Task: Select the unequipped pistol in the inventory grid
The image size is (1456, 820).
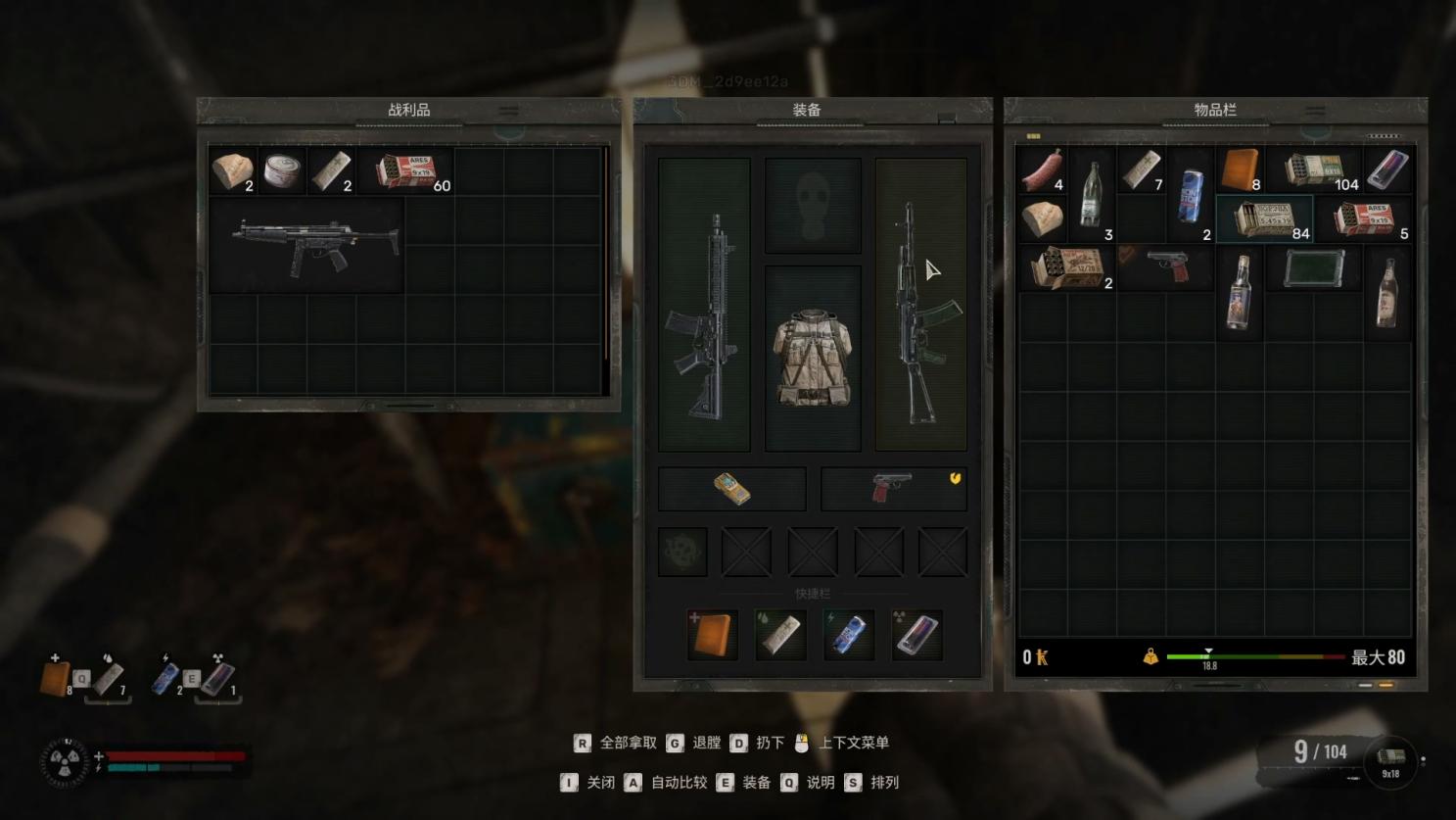Action: tap(1165, 266)
